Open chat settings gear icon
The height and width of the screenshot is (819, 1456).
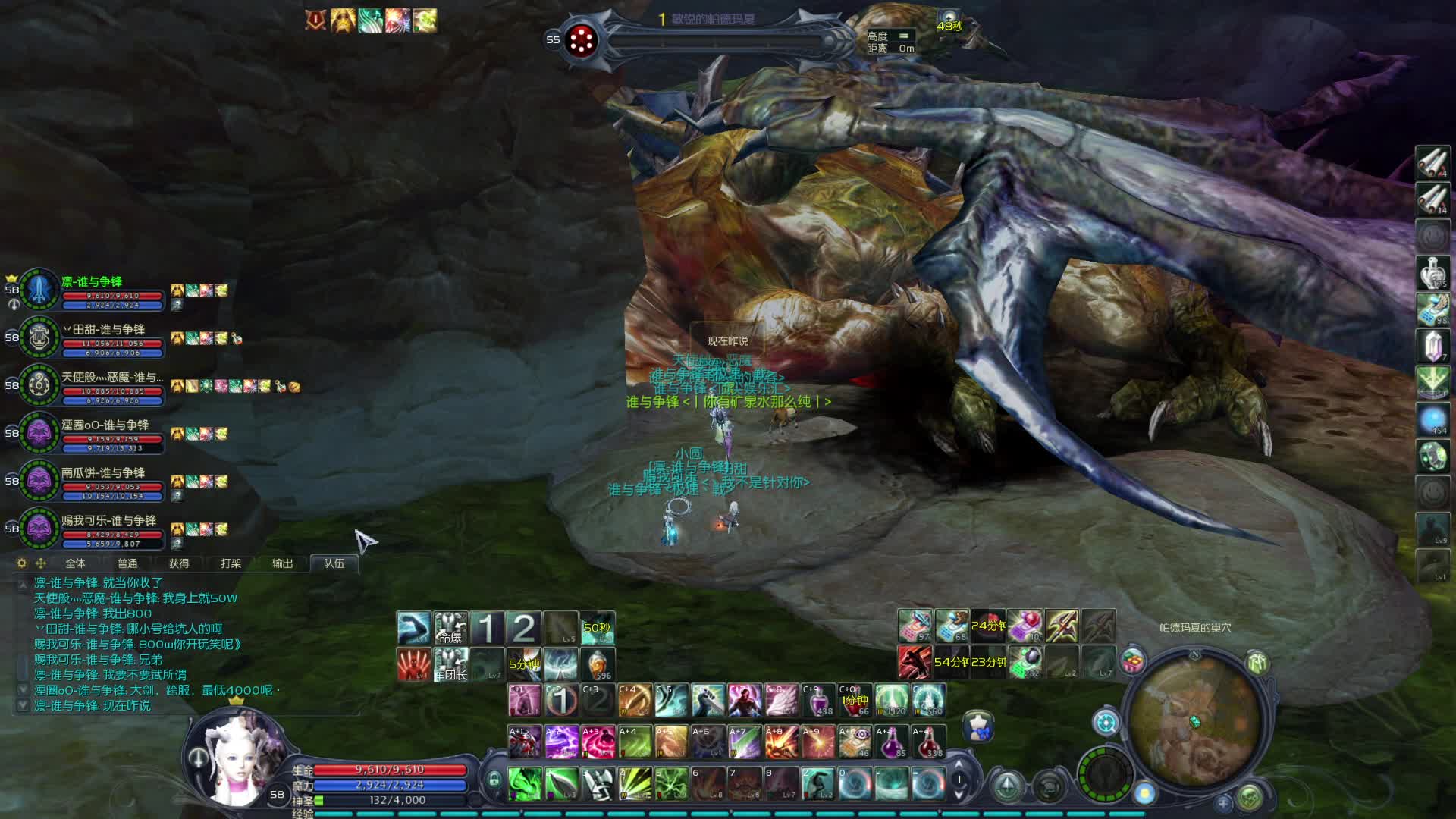[21, 563]
